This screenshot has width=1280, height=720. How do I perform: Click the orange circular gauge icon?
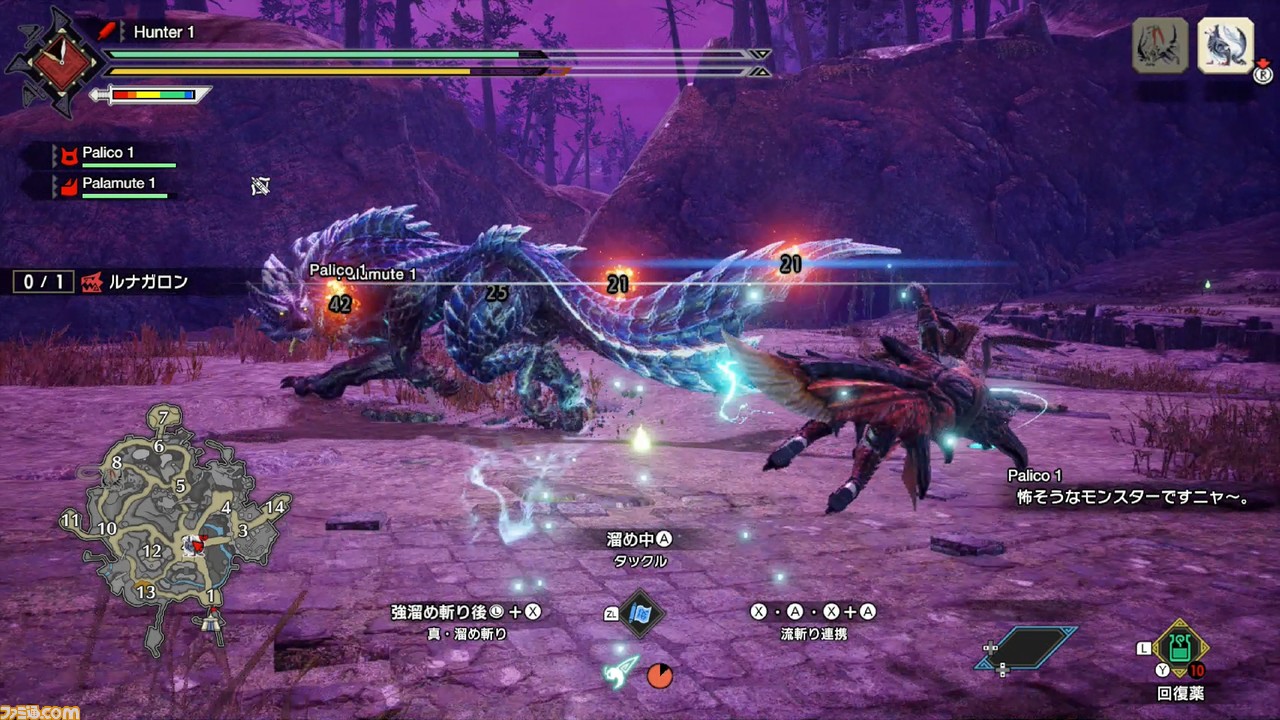point(659,676)
